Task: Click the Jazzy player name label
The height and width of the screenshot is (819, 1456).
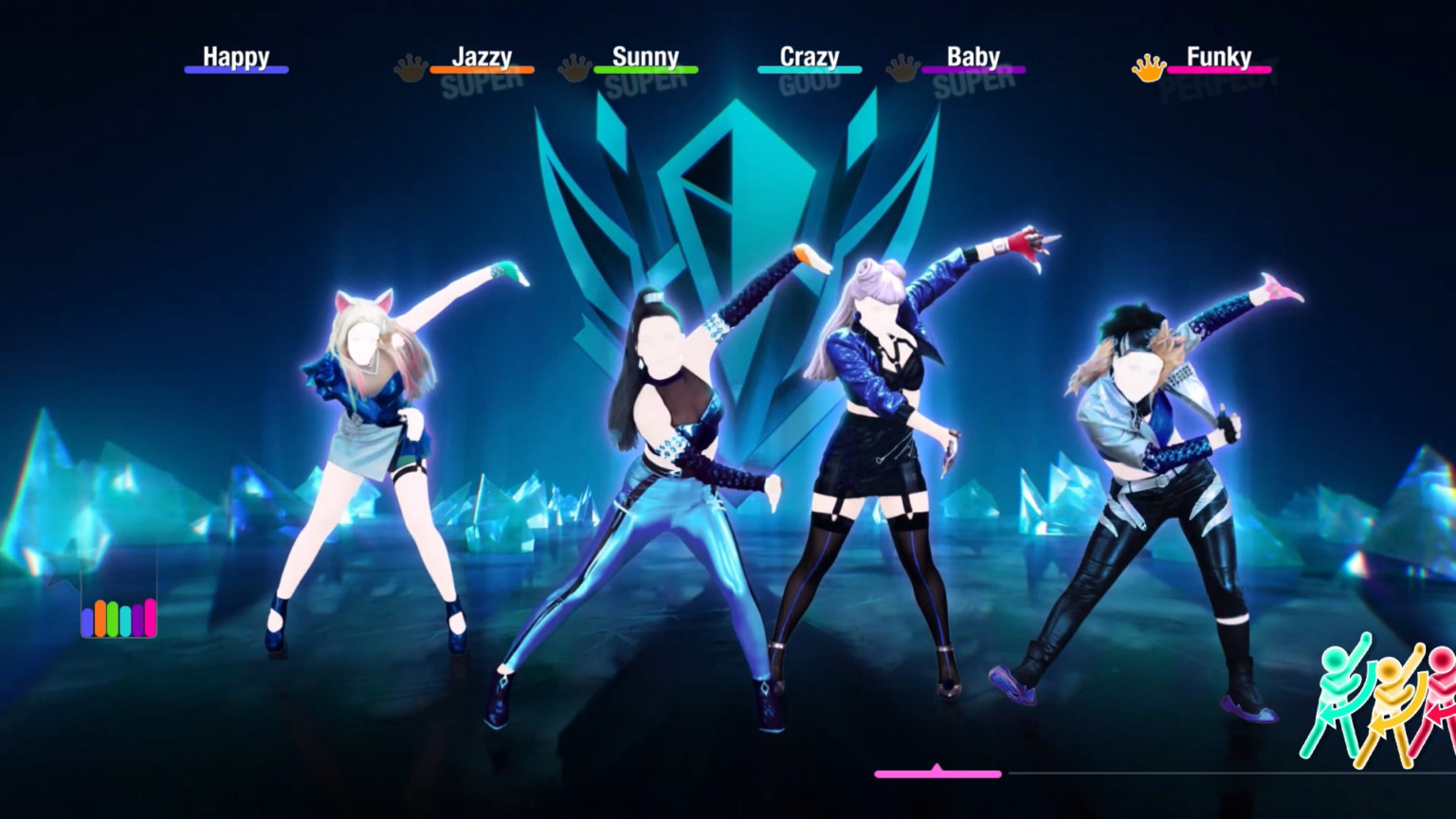Action: click(482, 57)
